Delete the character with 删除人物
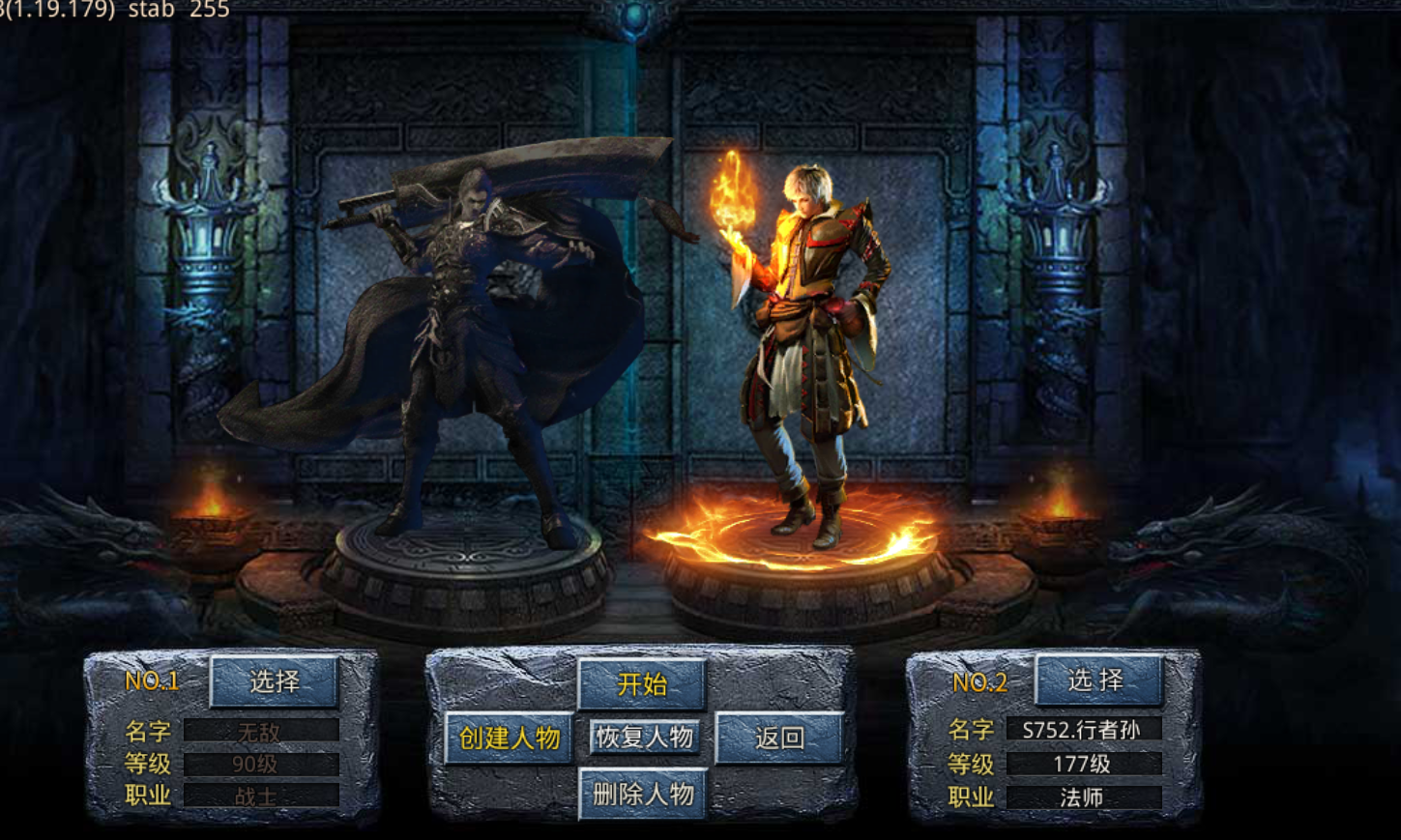Viewport: 1401px width, 840px height. coord(642,795)
